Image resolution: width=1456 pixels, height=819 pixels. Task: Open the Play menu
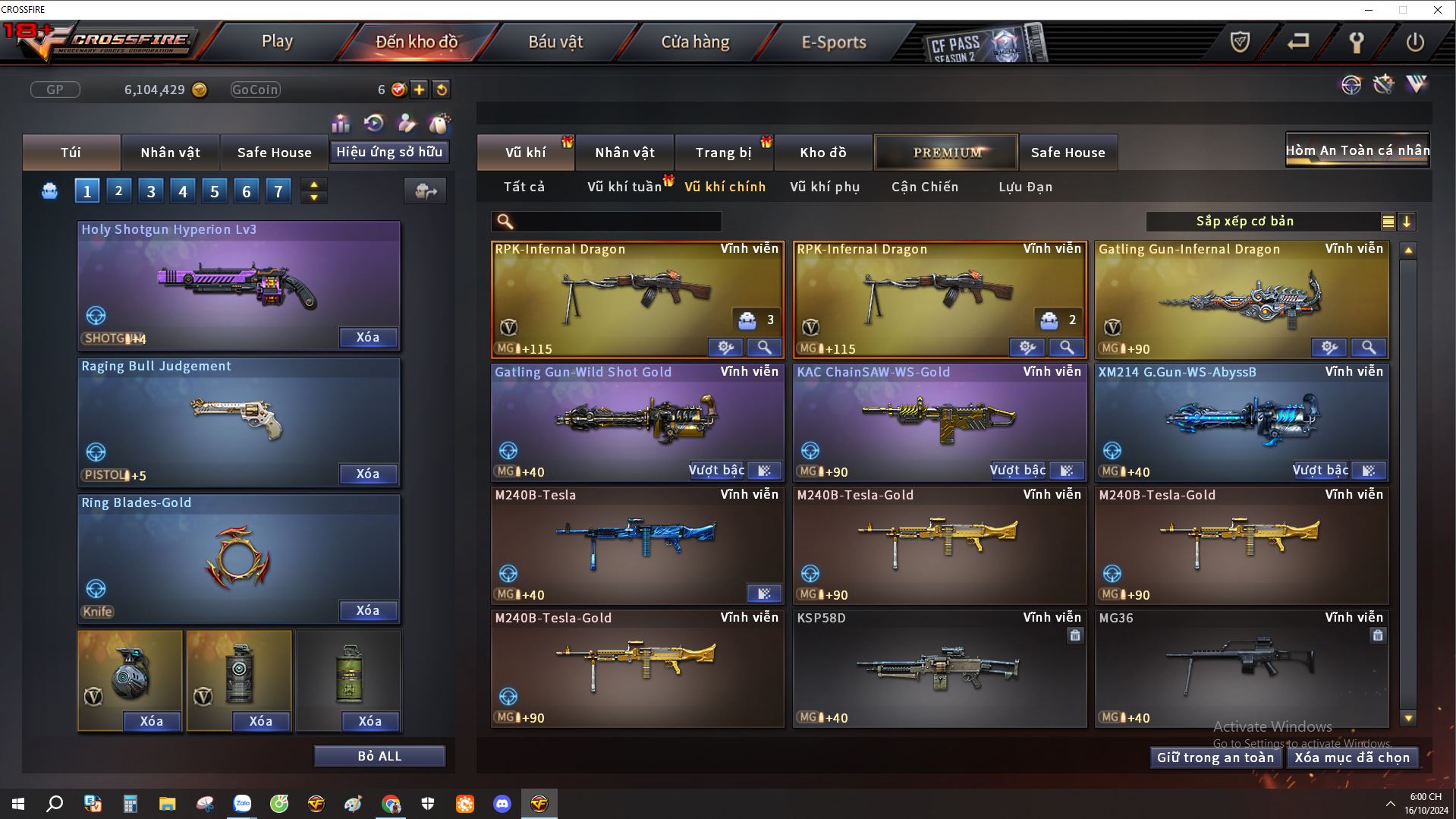click(x=277, y=42)
